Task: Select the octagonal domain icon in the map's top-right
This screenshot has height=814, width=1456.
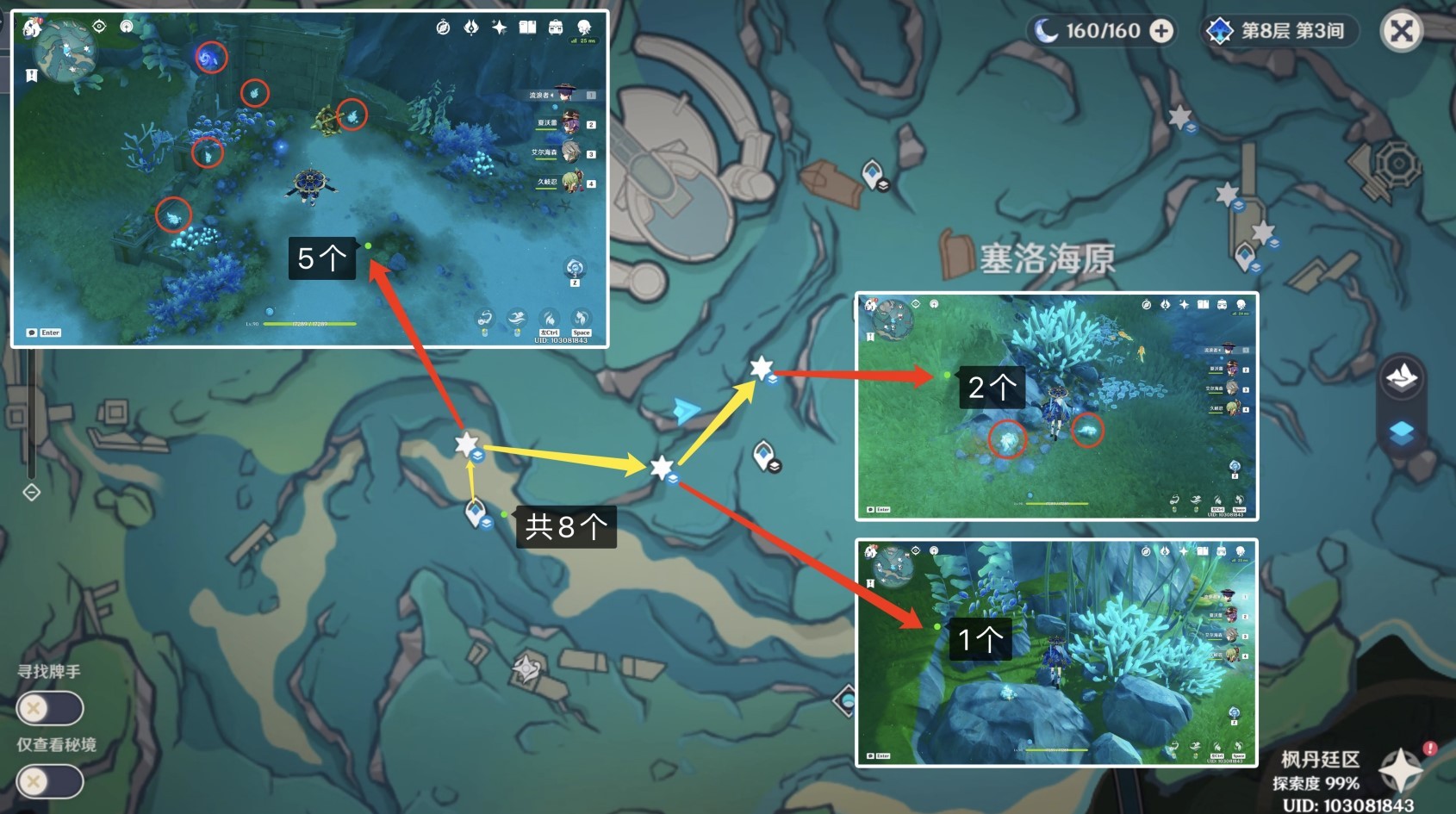Action: pos(1398,162)
